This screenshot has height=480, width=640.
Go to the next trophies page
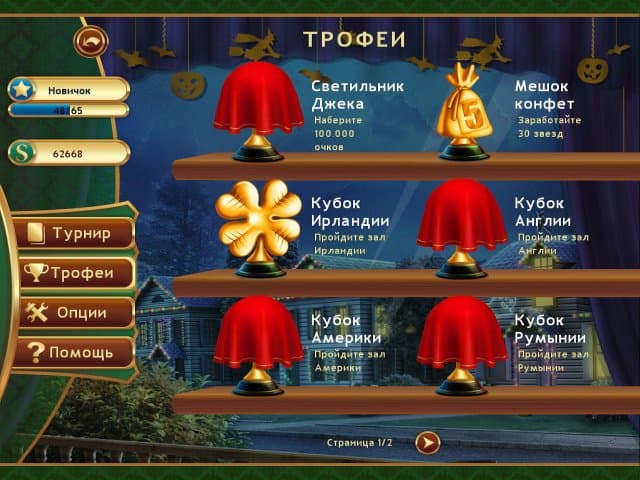(x=428, y=441)
